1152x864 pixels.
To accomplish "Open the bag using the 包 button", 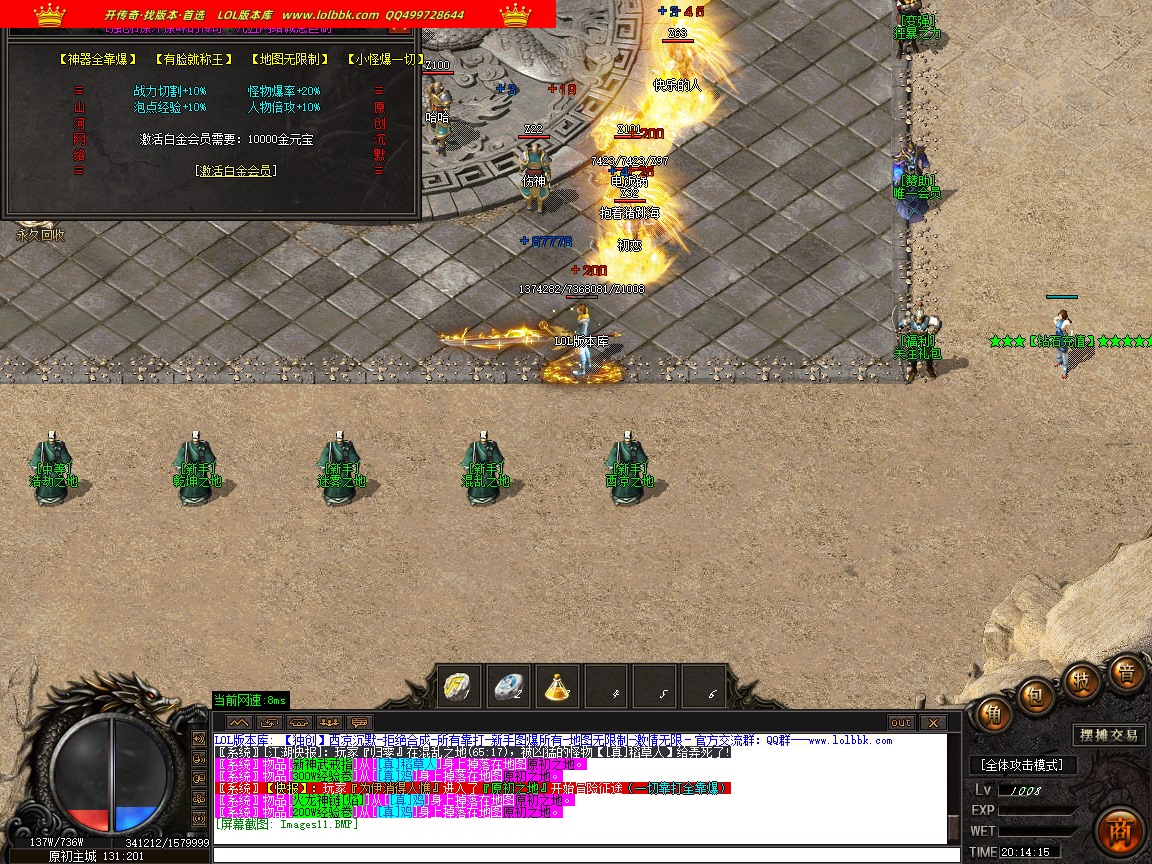I will click(x=1037, y=693).
